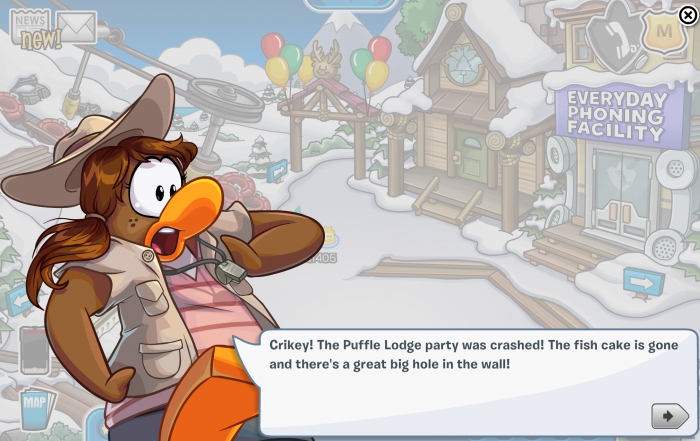Open the gray spy phone icon
The width and height of the screenshot is (700, 441).
pos(35,349)
